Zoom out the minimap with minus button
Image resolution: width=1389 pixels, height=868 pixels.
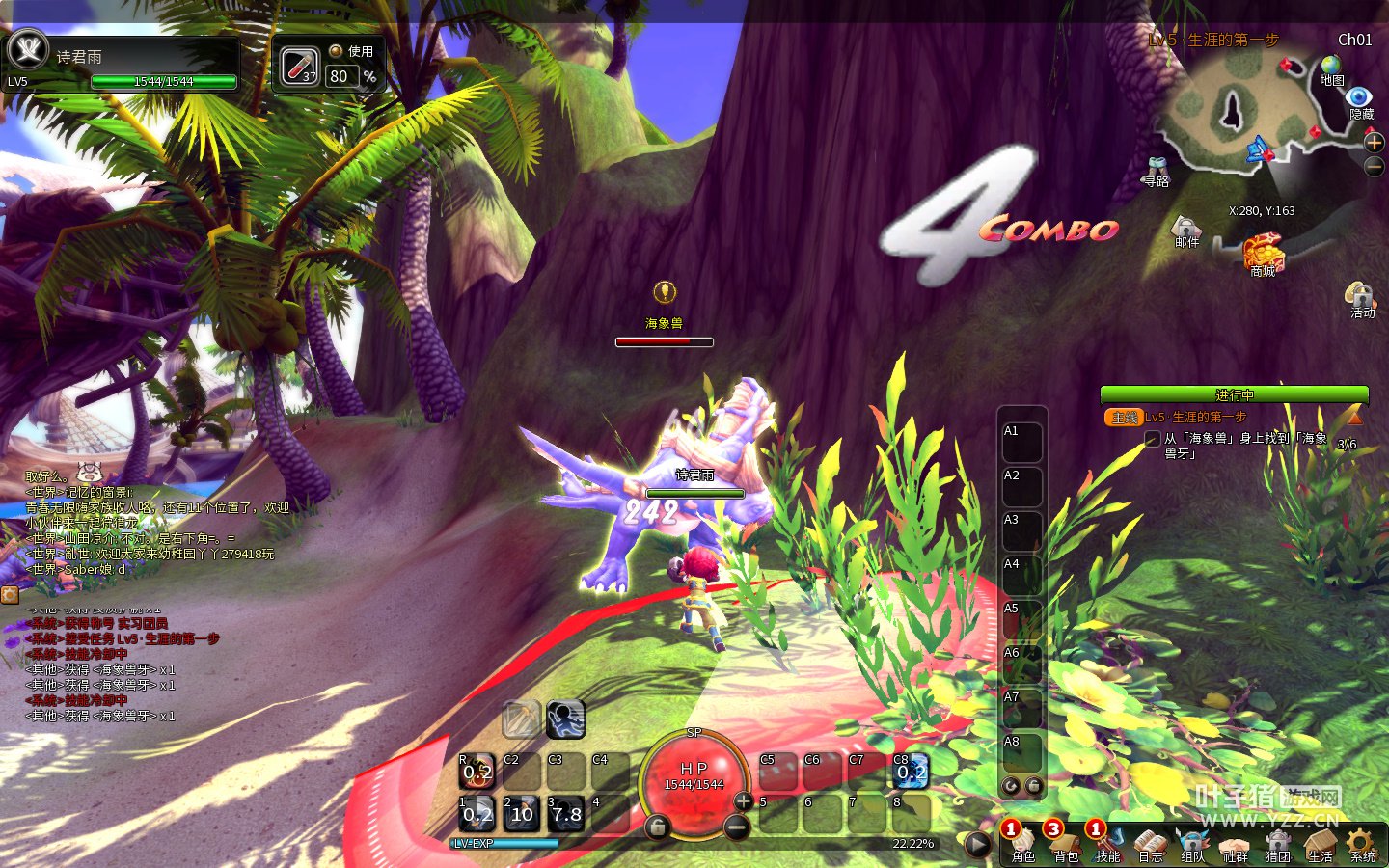pyautogui.click(x=1375, y=166)
